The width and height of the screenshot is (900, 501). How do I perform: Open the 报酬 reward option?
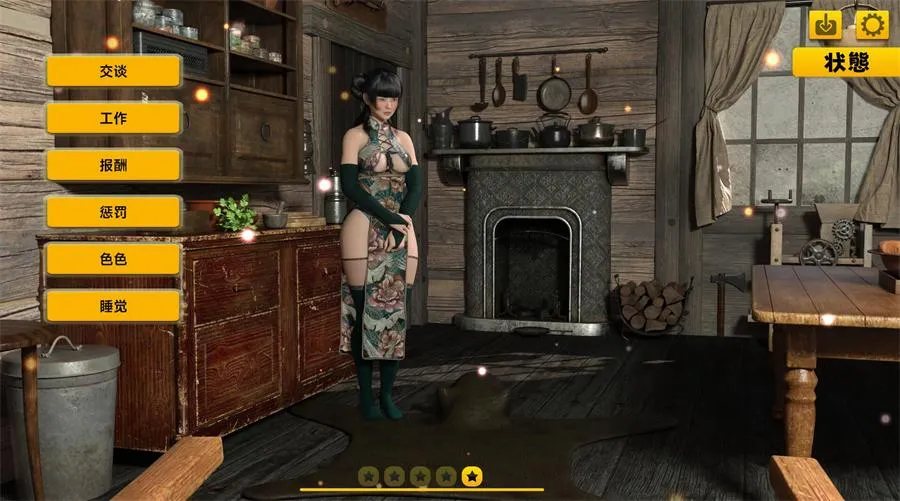click(x=114, y=165)
